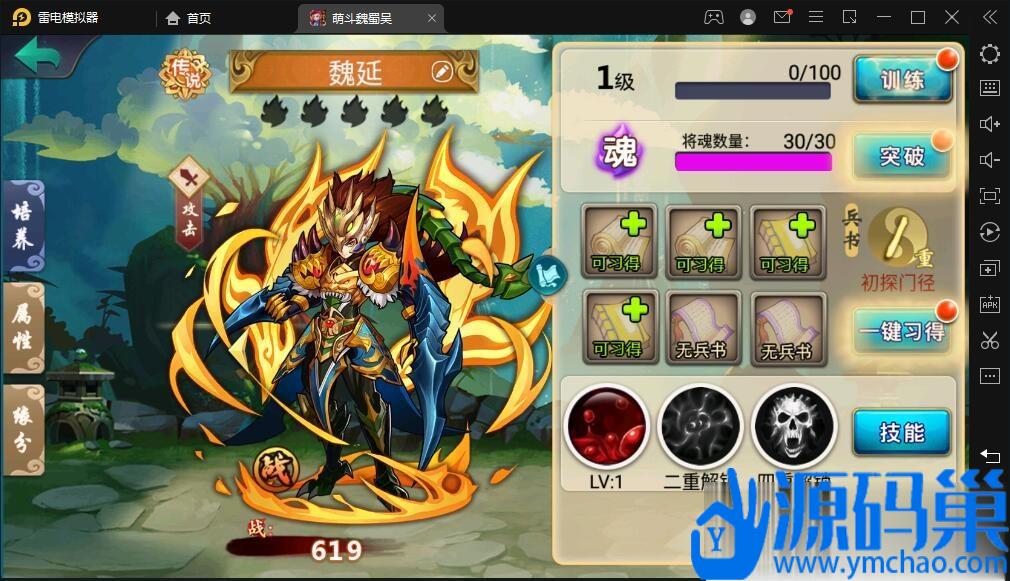This screenshot has width=1010, height=581.
Task: Select the red LV:1 skill icon
Action: 607,426
